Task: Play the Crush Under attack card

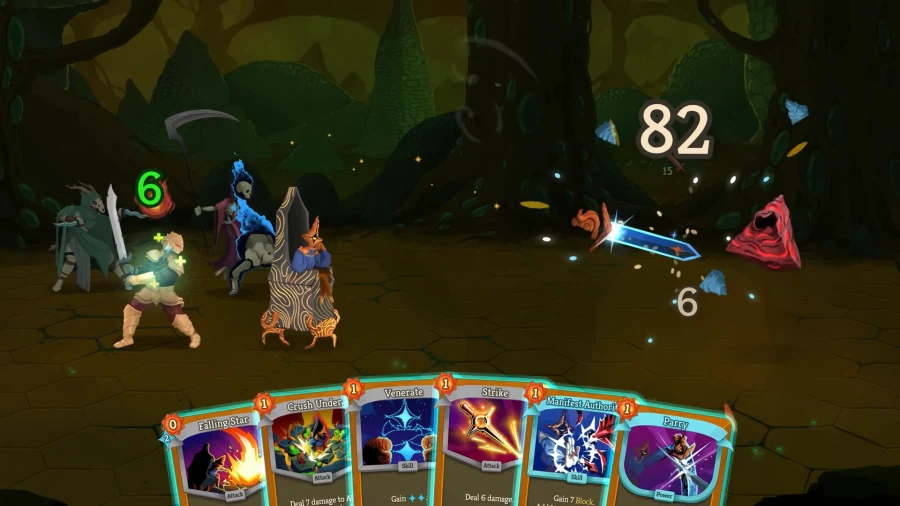Action: (305, 450)
